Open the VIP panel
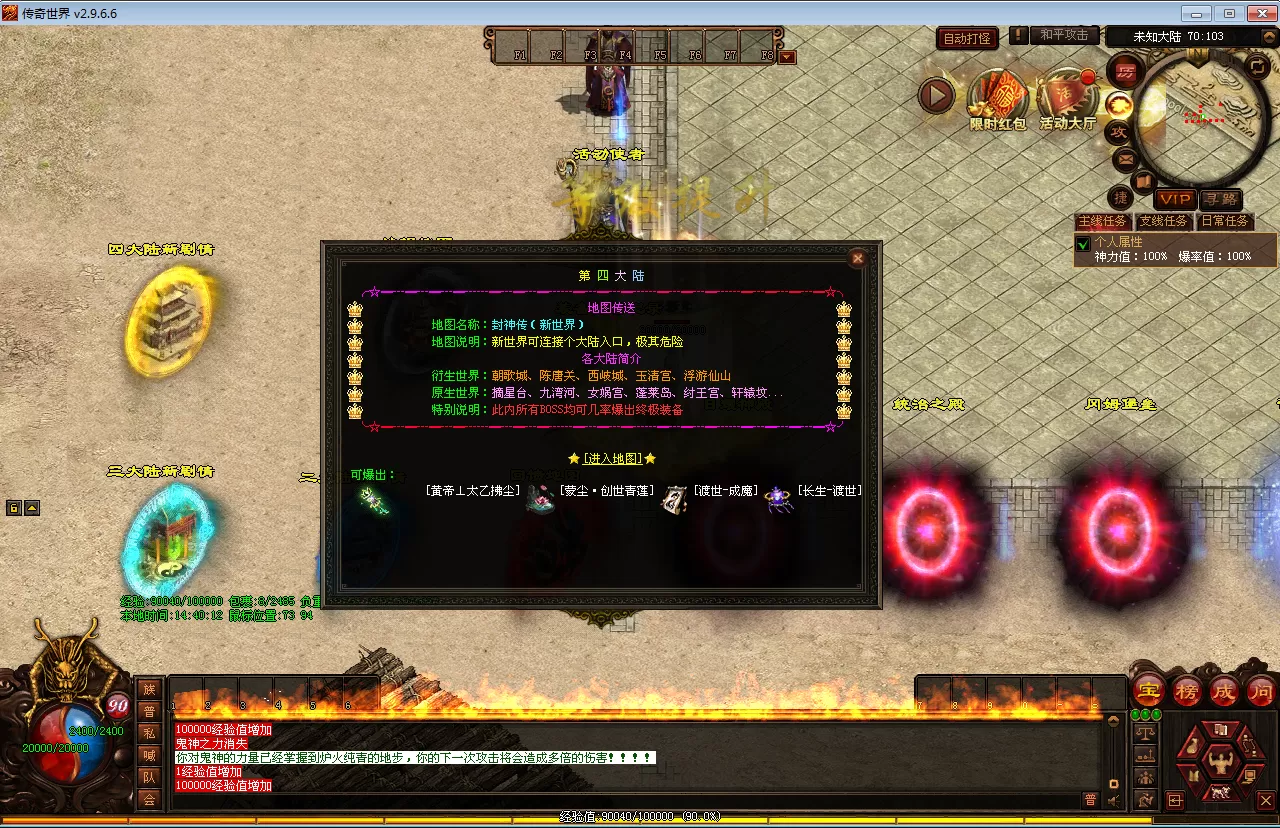 pos(1175,200)
